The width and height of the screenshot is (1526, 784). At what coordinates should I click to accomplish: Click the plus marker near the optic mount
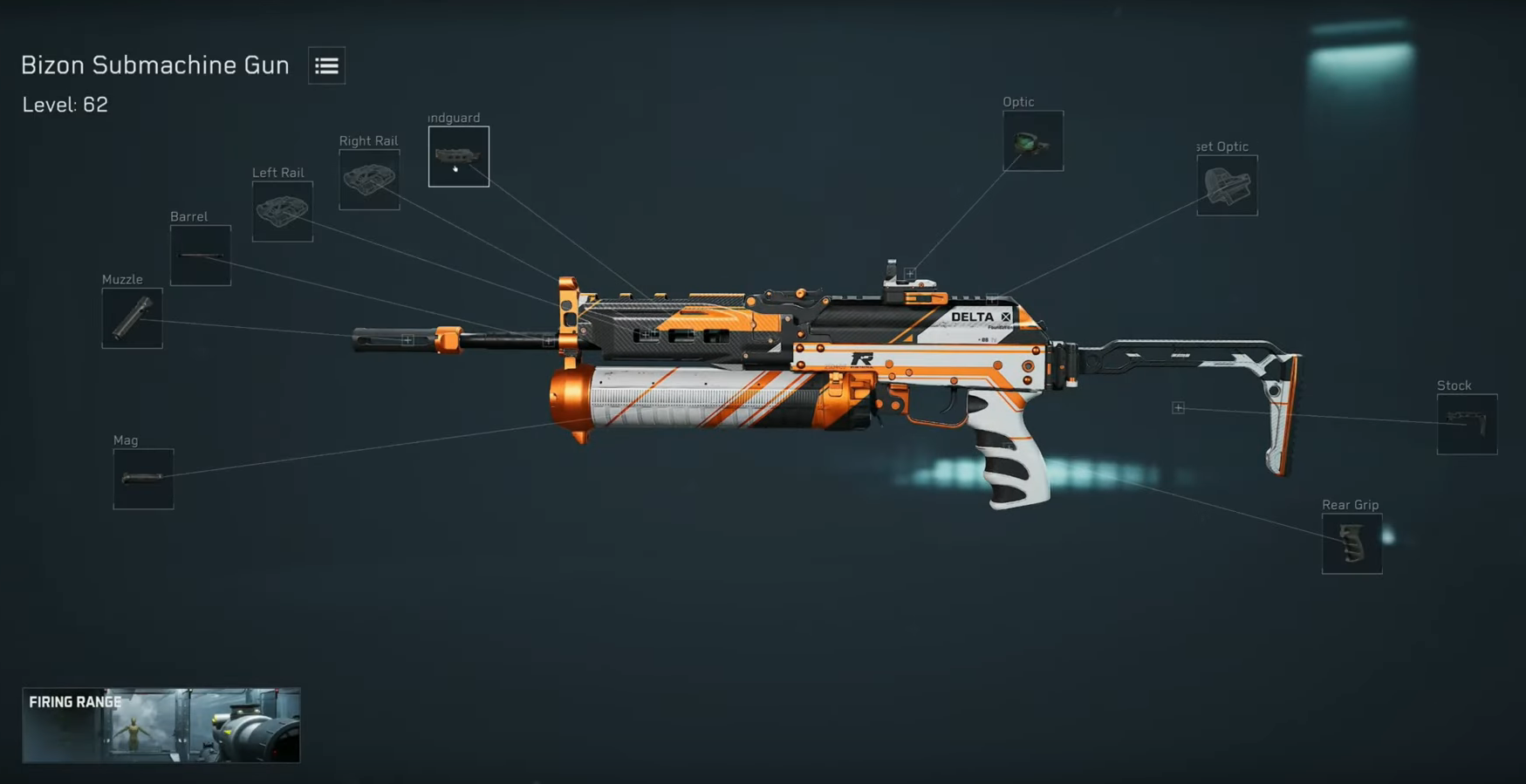coord(908,273)
